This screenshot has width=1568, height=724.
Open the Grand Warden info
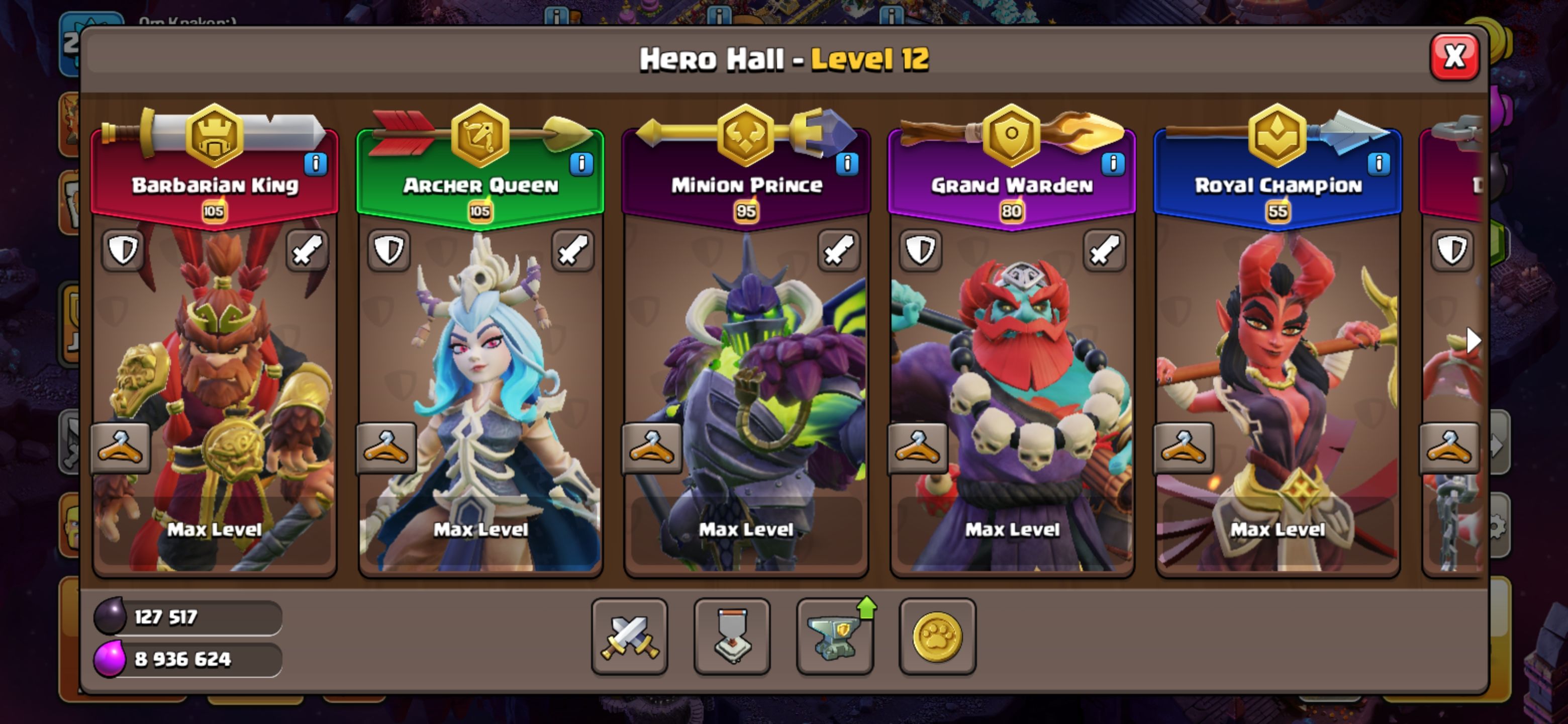1113,163
